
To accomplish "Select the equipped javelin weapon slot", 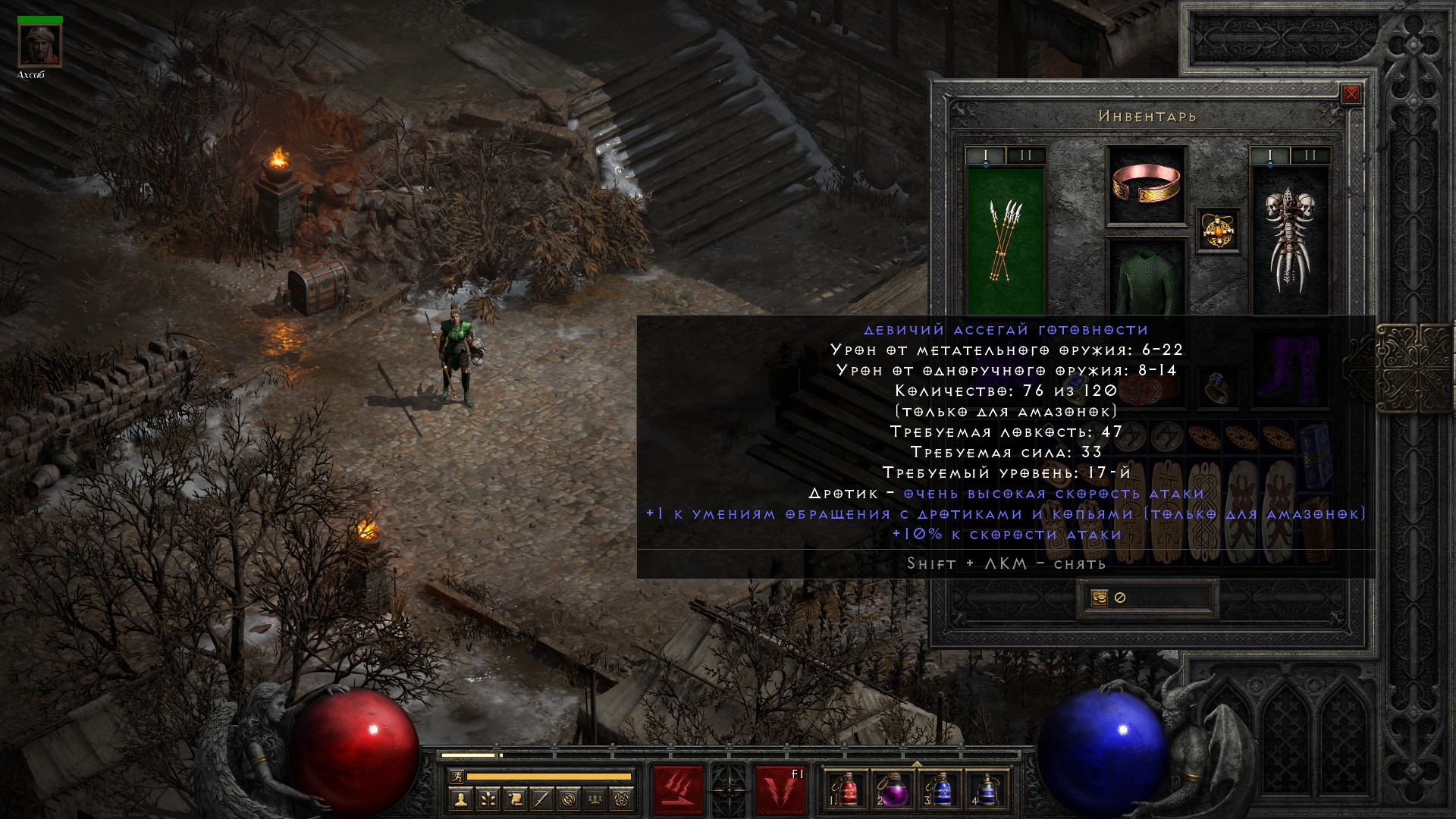I will tap(1005, 240).
